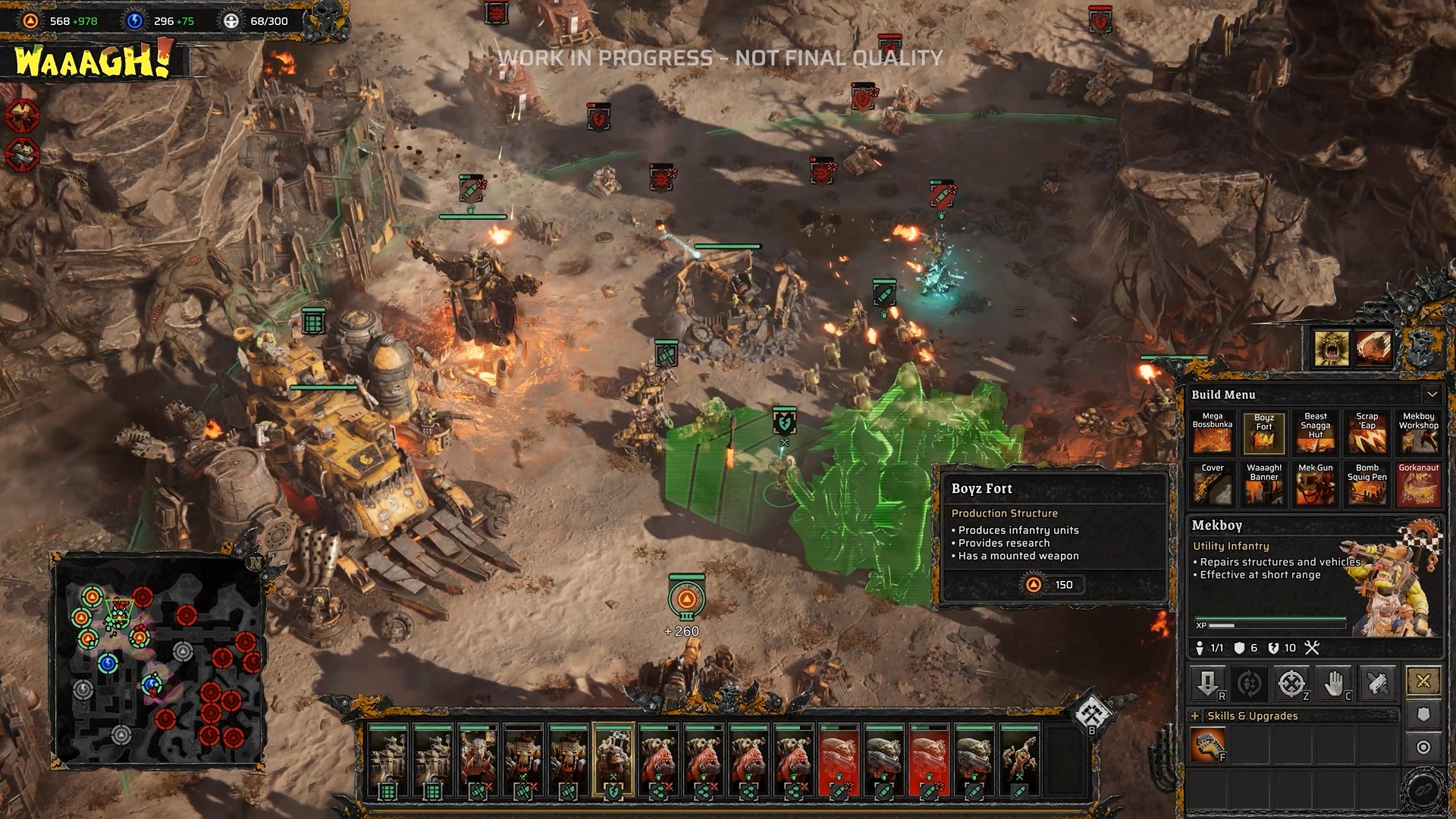This screenshot has height=819, width=1456.
Task: Click the minimap
Action: 158,661
